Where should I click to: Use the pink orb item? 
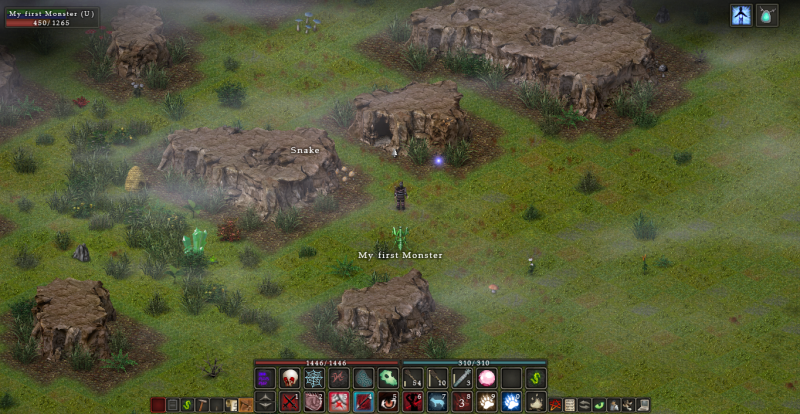[x=487, y=379]
